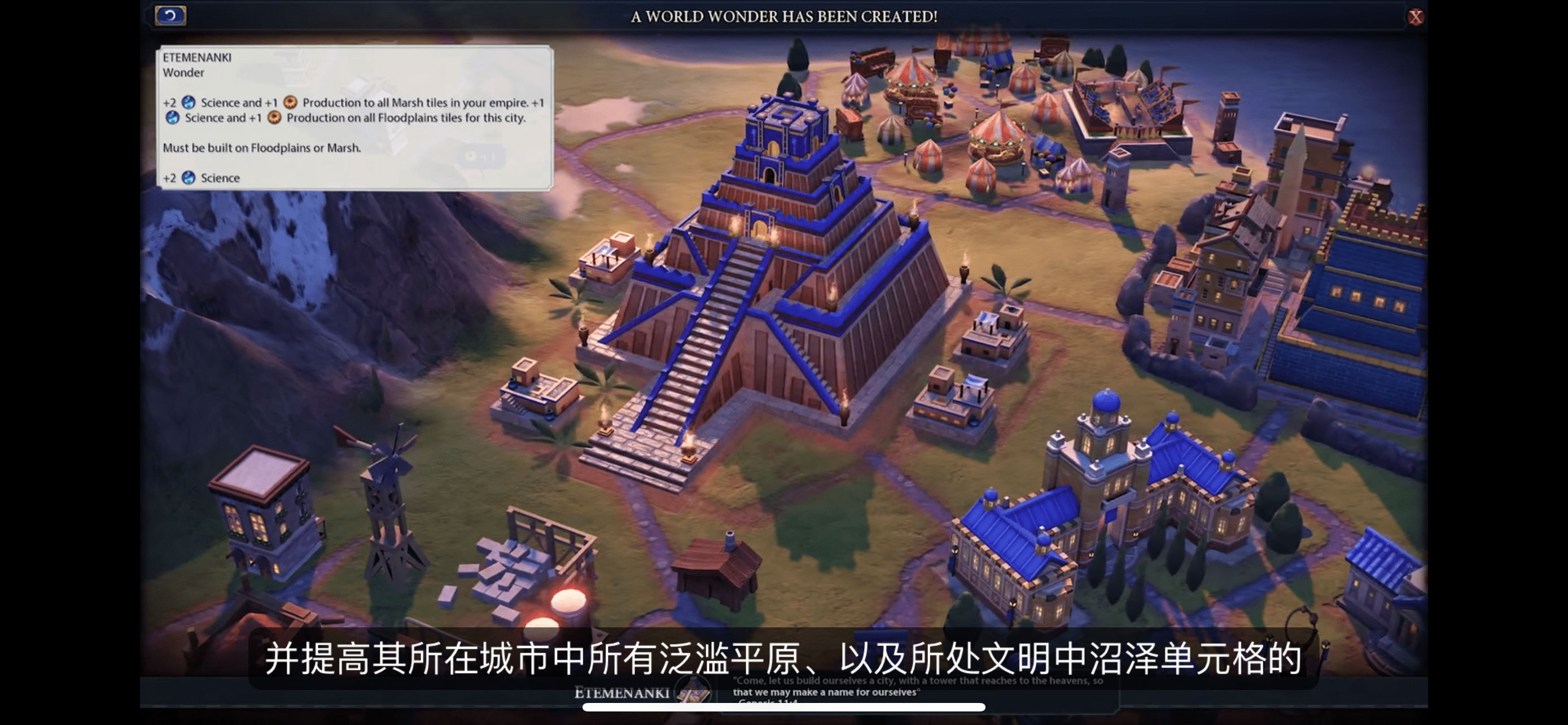Image resolution: width=1568 pixels, height=725 pixels.
Task: Close the world wonder screen
Action: click(x=1415, y=17)
